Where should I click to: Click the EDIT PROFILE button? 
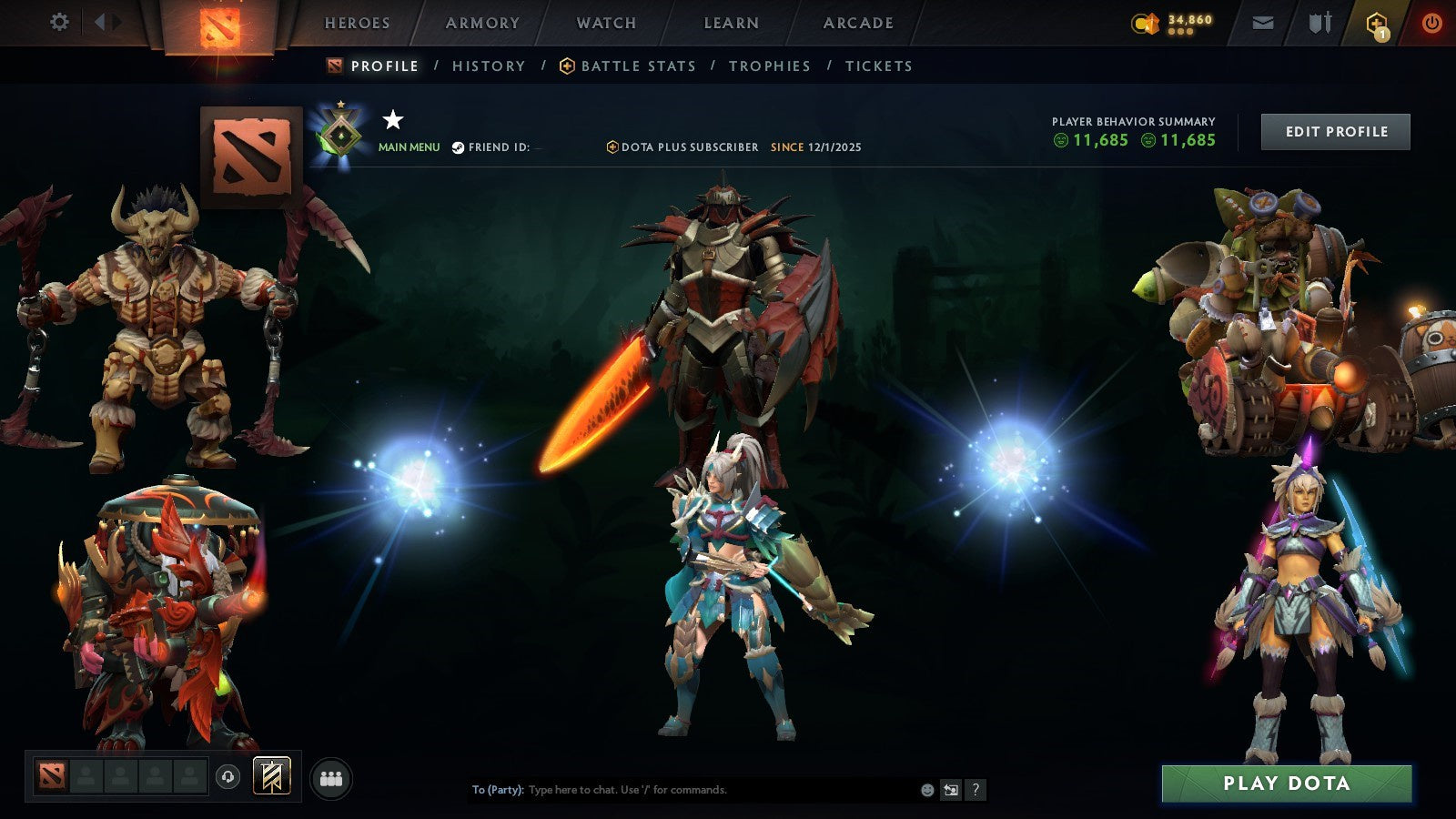(1335, 131)
